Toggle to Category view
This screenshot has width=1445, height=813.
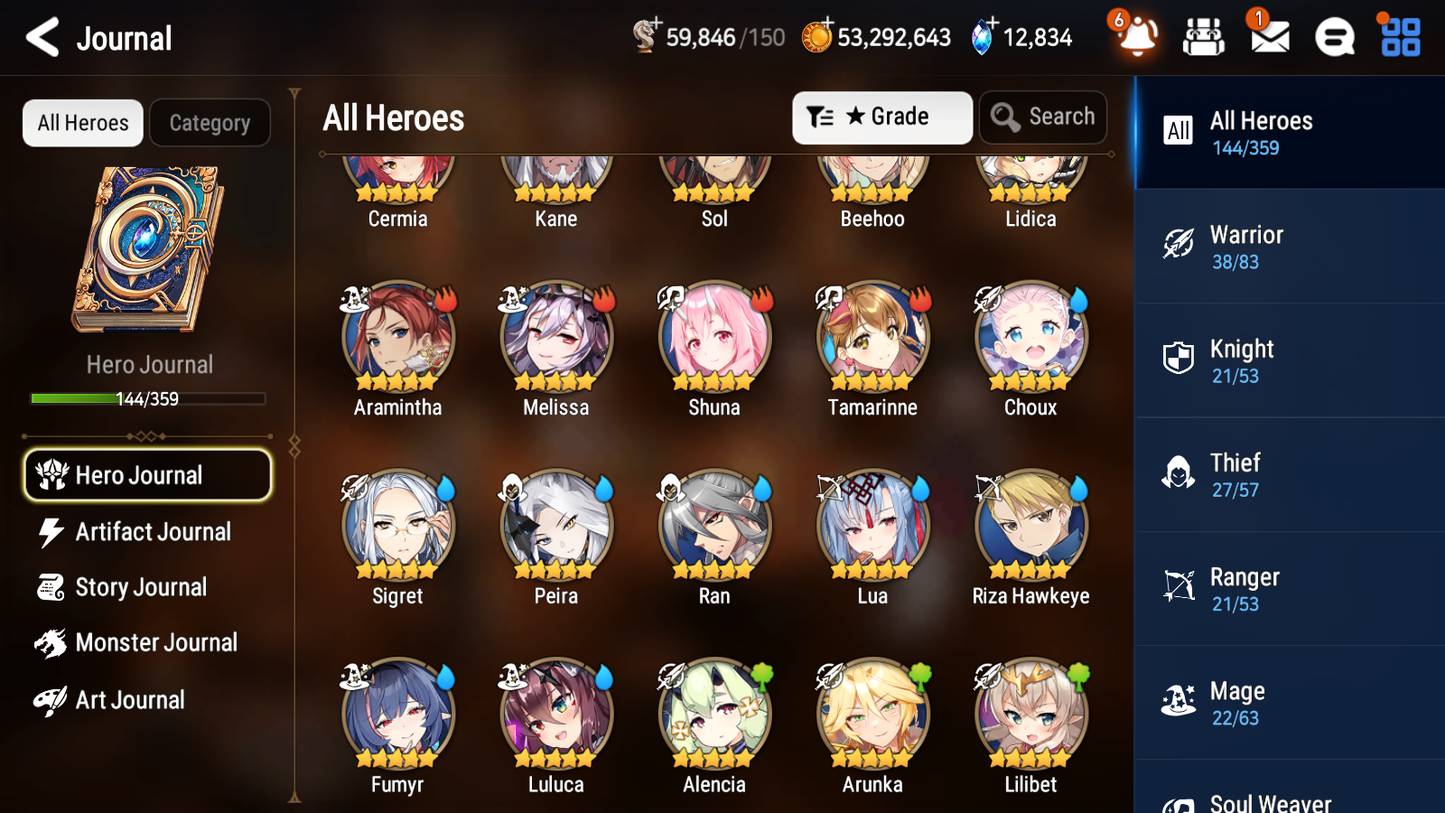point(210,122)
